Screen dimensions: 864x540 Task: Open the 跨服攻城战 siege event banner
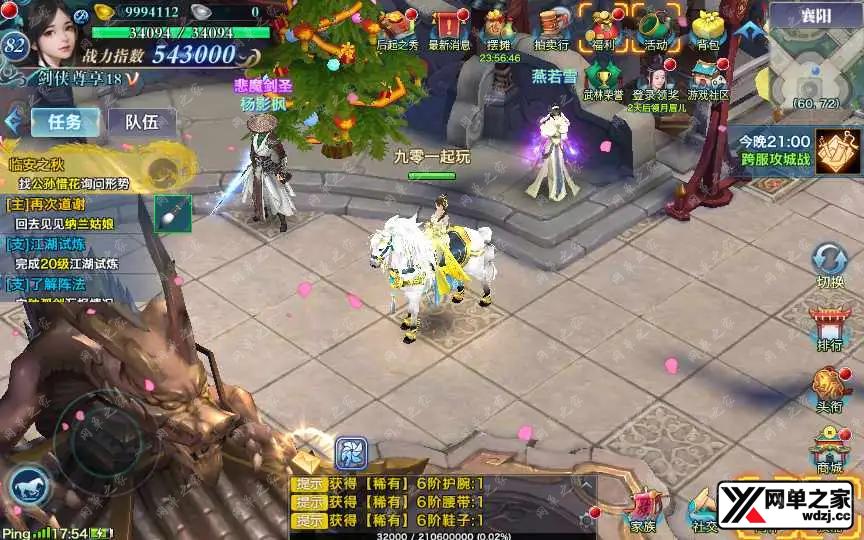coord(792,150)
